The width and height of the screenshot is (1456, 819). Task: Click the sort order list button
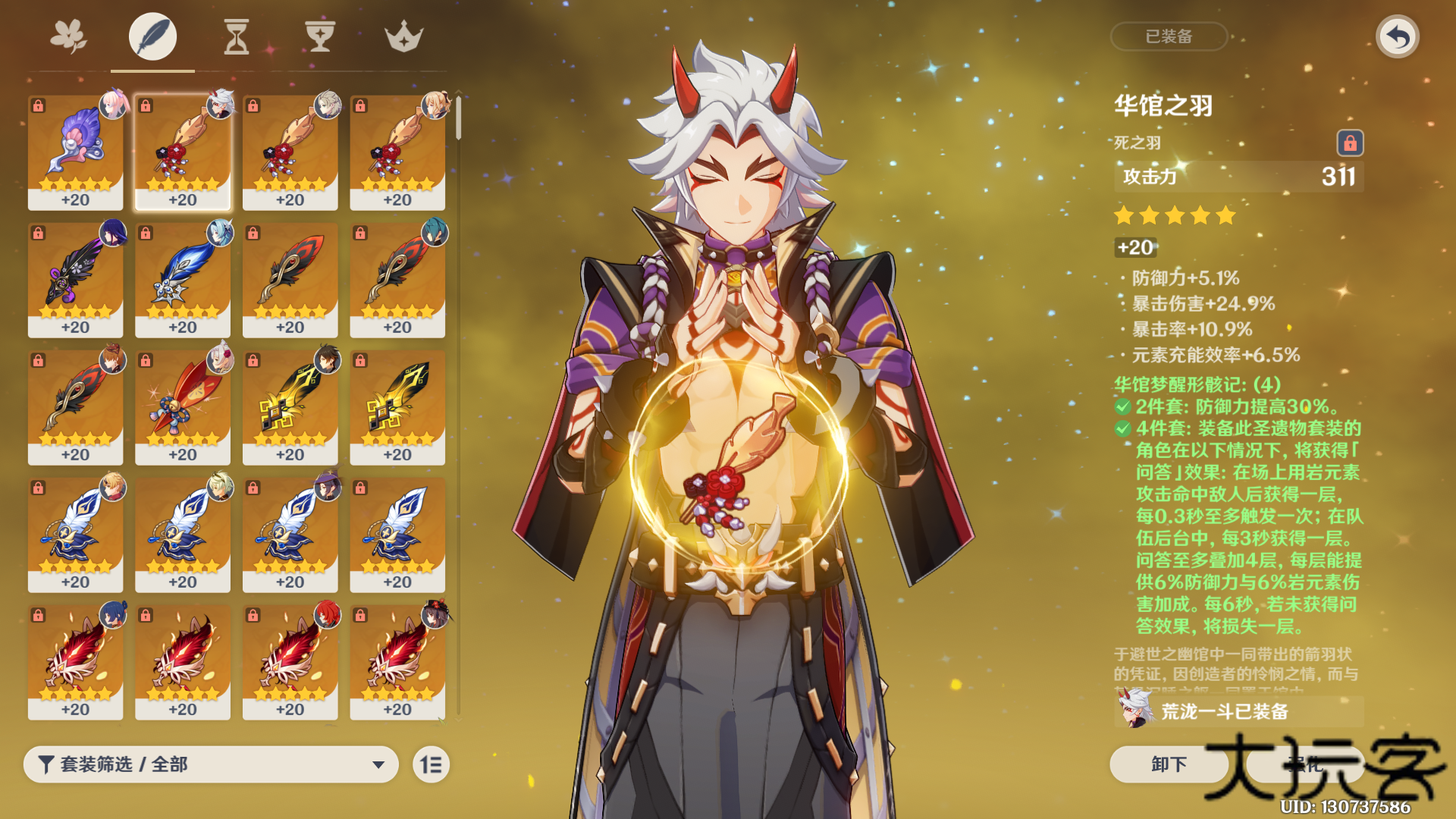[x=431, y=764]
